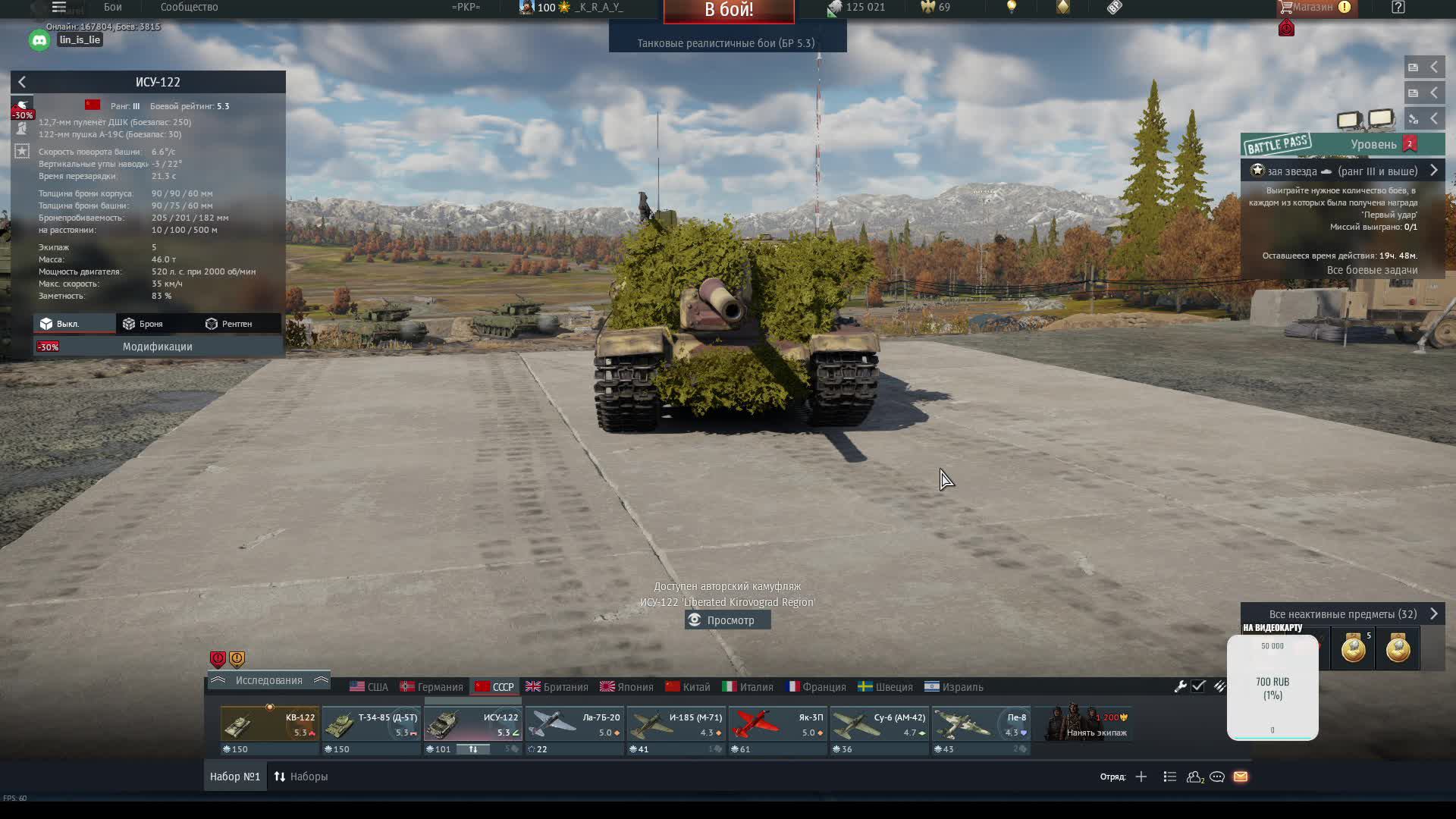Open chat with the speech bubble icon
Viewport: 1456px width, 819px height.
(1218, 777)
